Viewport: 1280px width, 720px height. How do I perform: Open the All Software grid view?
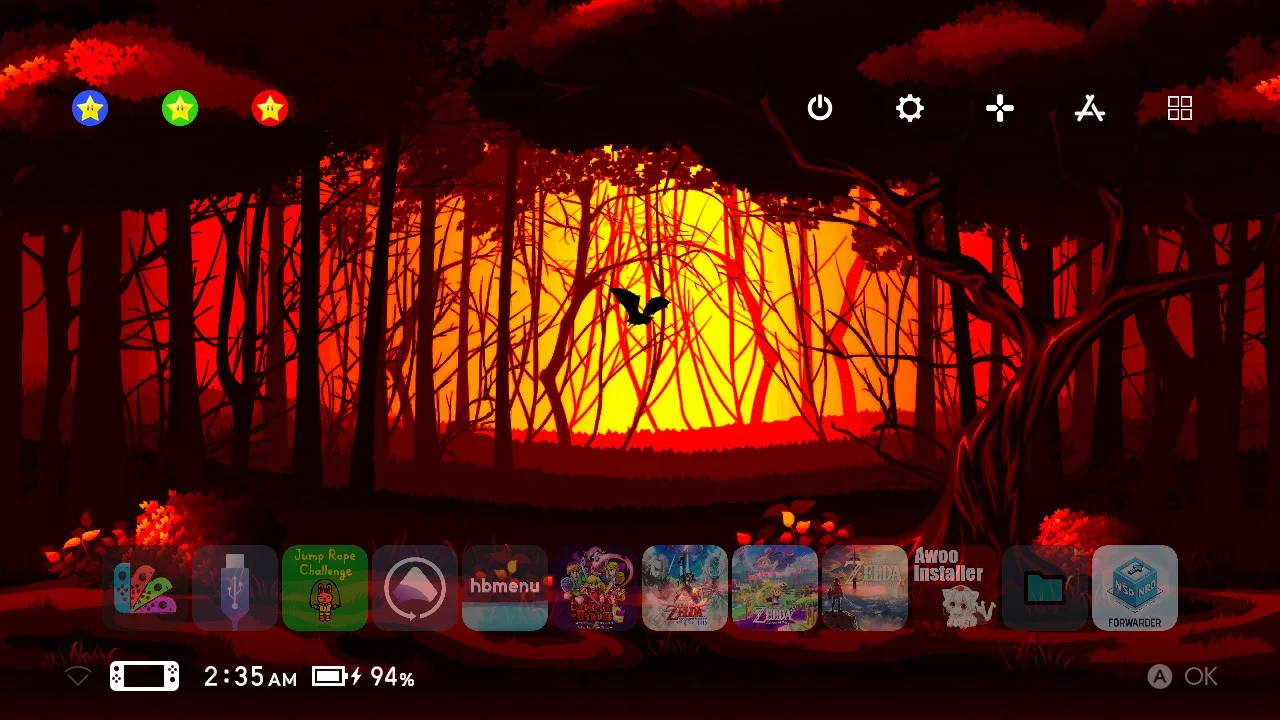pos(1180,108)
